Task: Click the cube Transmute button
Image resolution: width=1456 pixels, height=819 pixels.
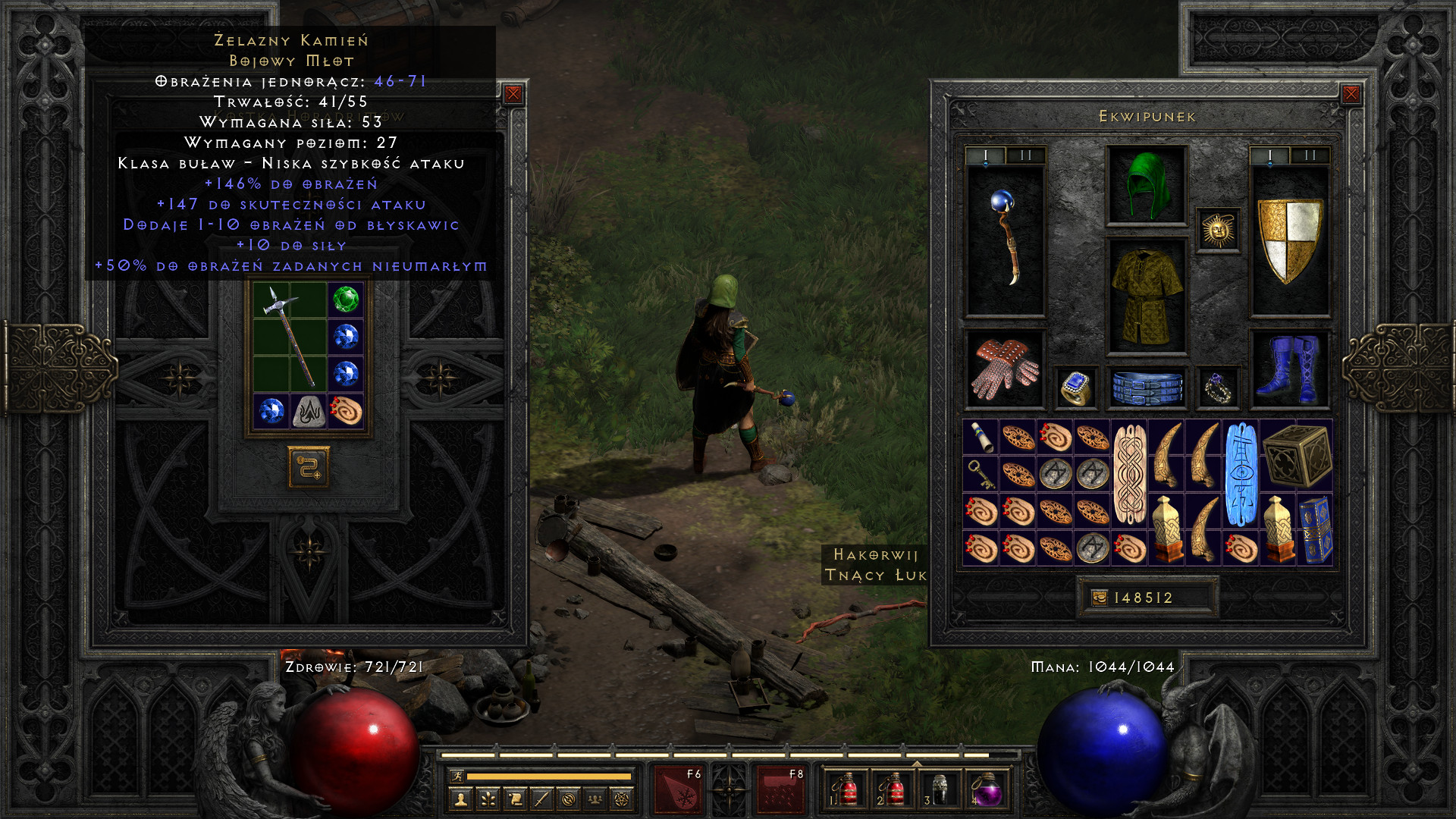Action: point(309,467)
